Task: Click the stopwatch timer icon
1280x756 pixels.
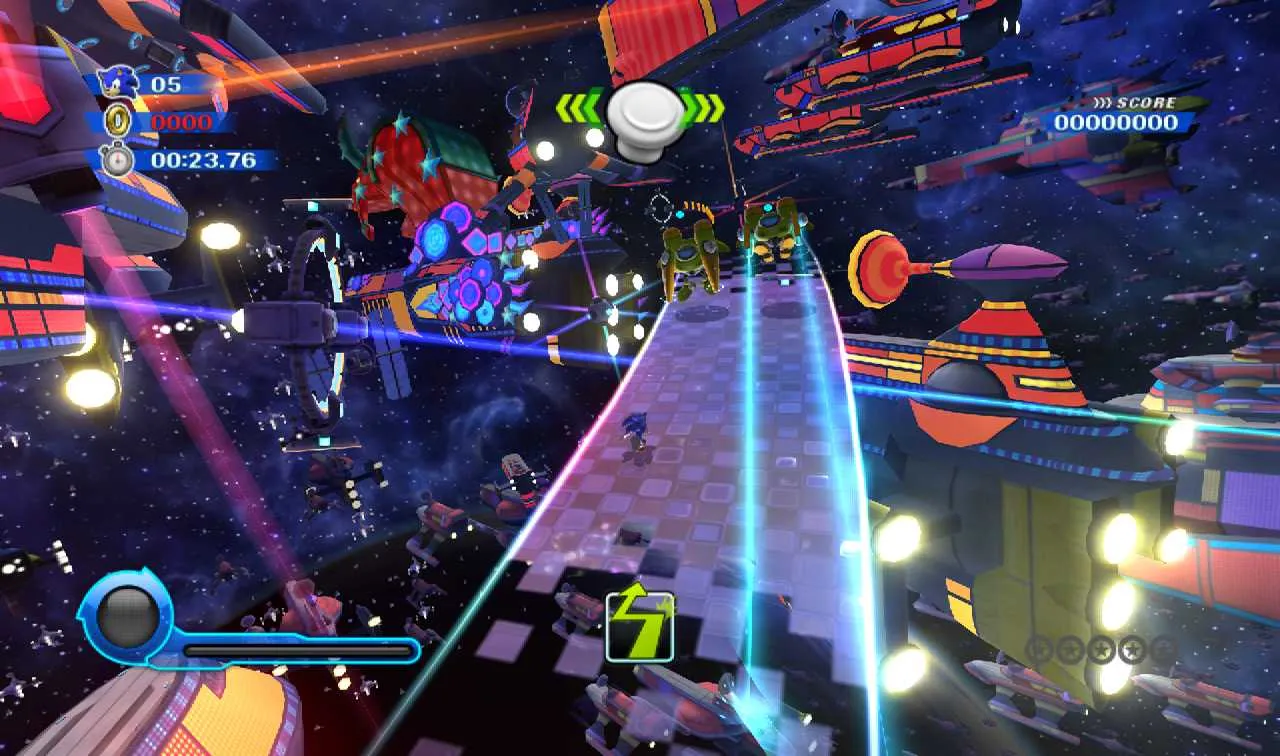Action: click(x=117, y=160)
